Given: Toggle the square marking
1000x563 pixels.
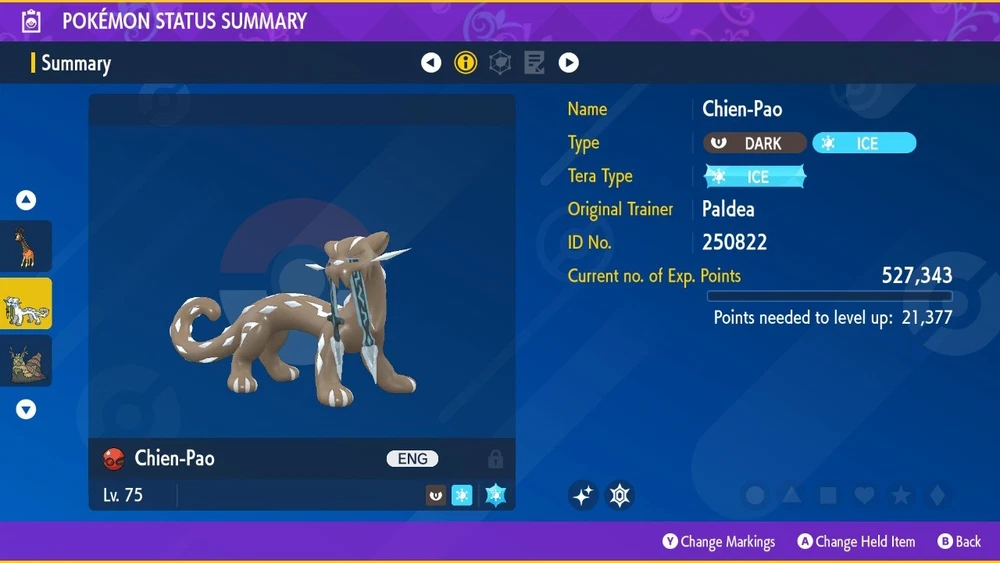Looking at the screenshot, I should point(828,495).
